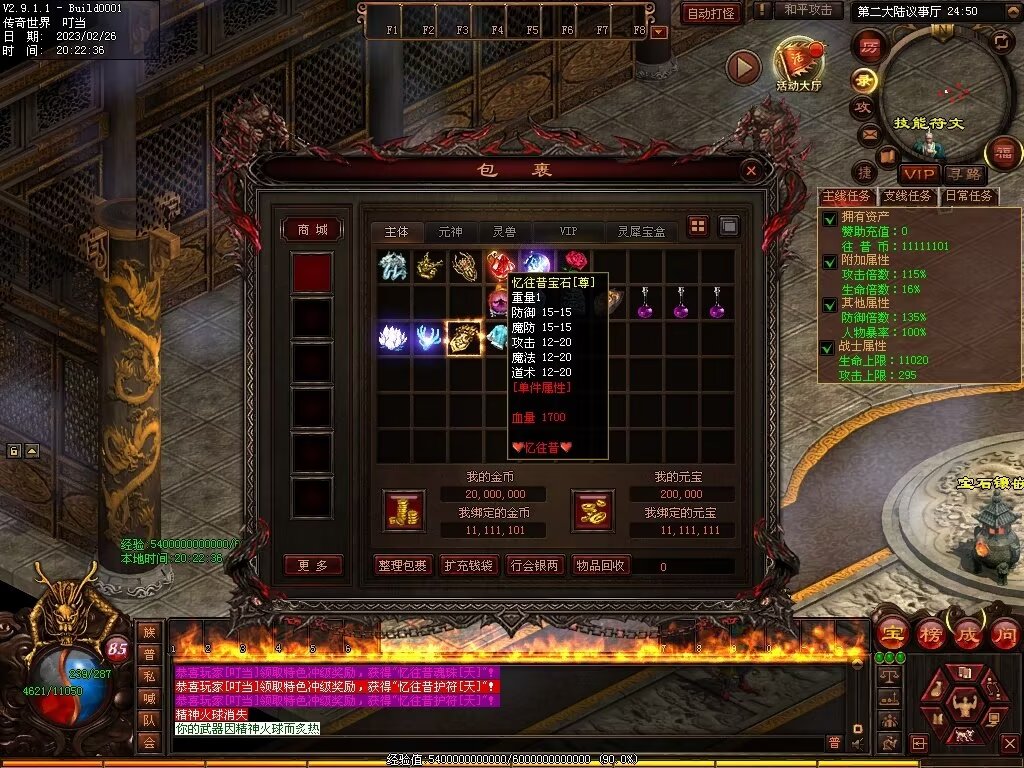Select the glowing white lotus item

pos(393,338)
